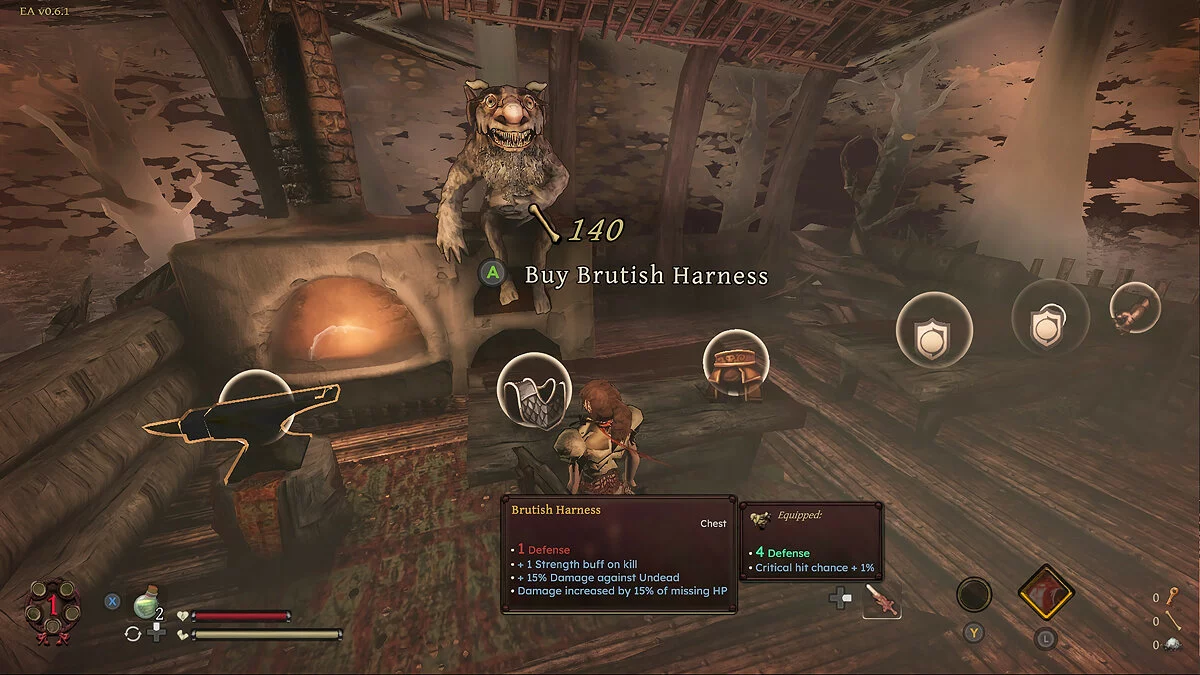Pick the club weapon shop bubble
The image size is (1200, 675).
coord(1135,307)
